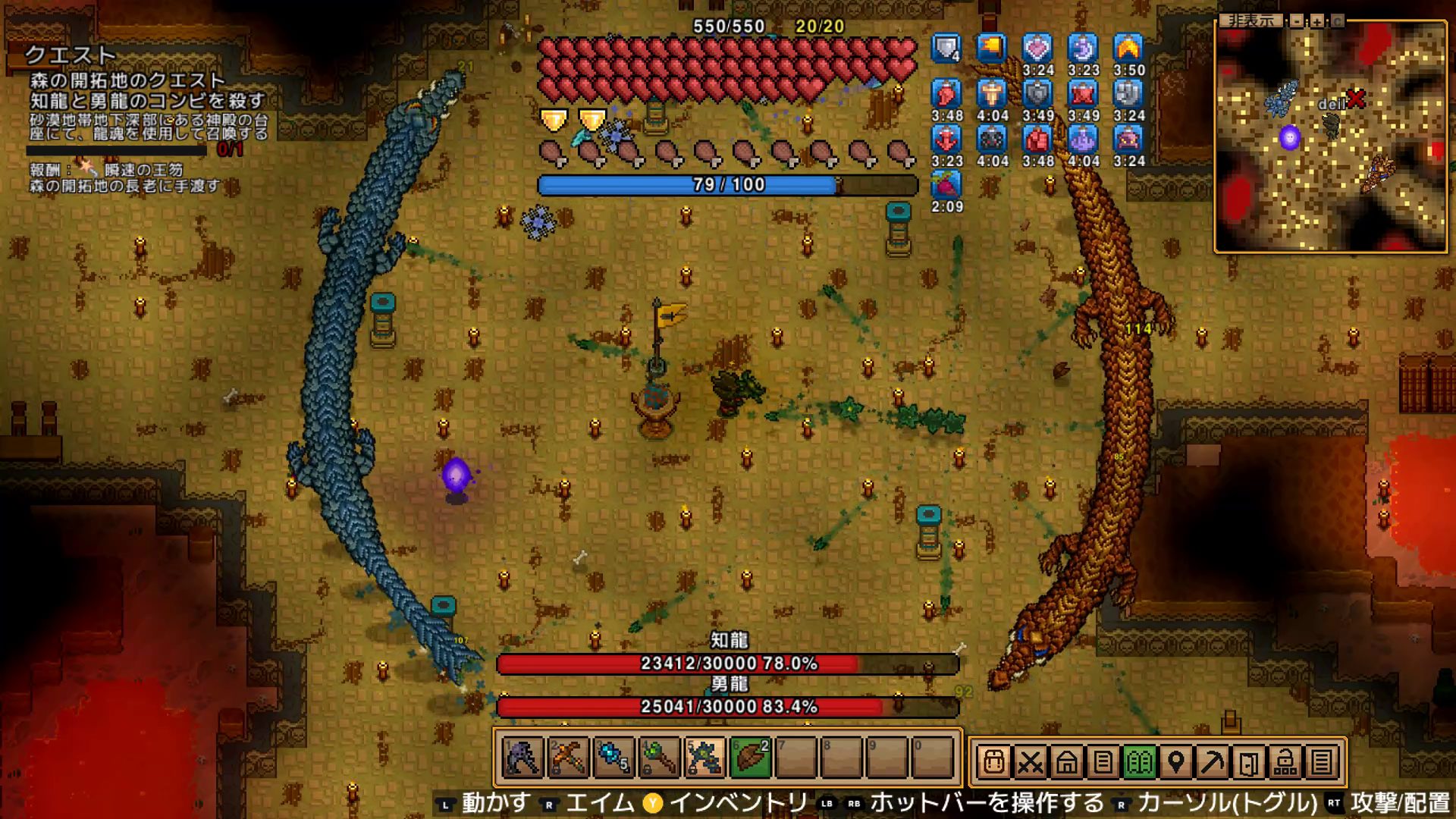1456x819 pixels.
Task: Open the map pin button
Action: coord(1175,761)
